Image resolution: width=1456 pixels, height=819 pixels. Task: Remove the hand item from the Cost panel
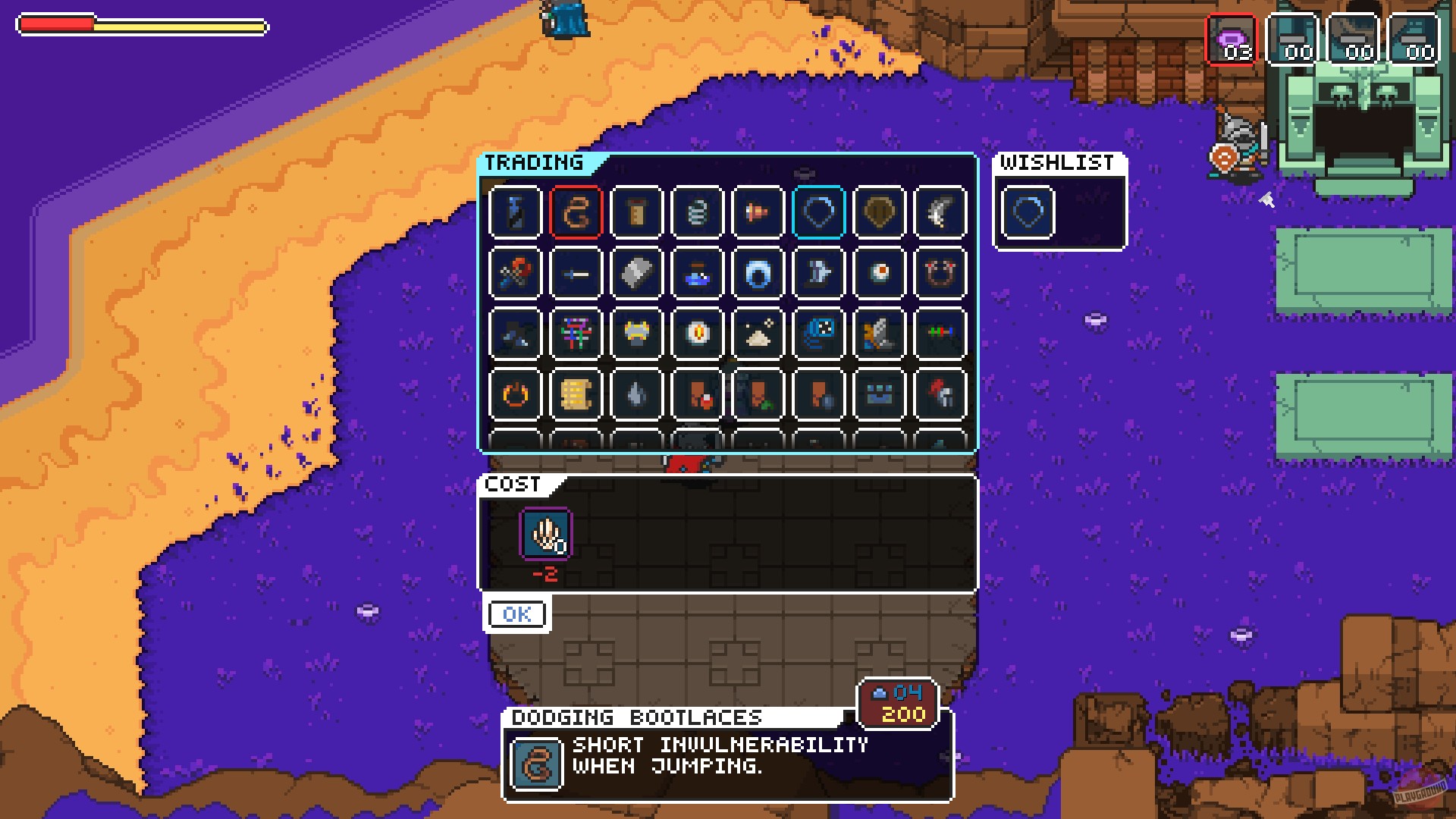tap(544, 535)
